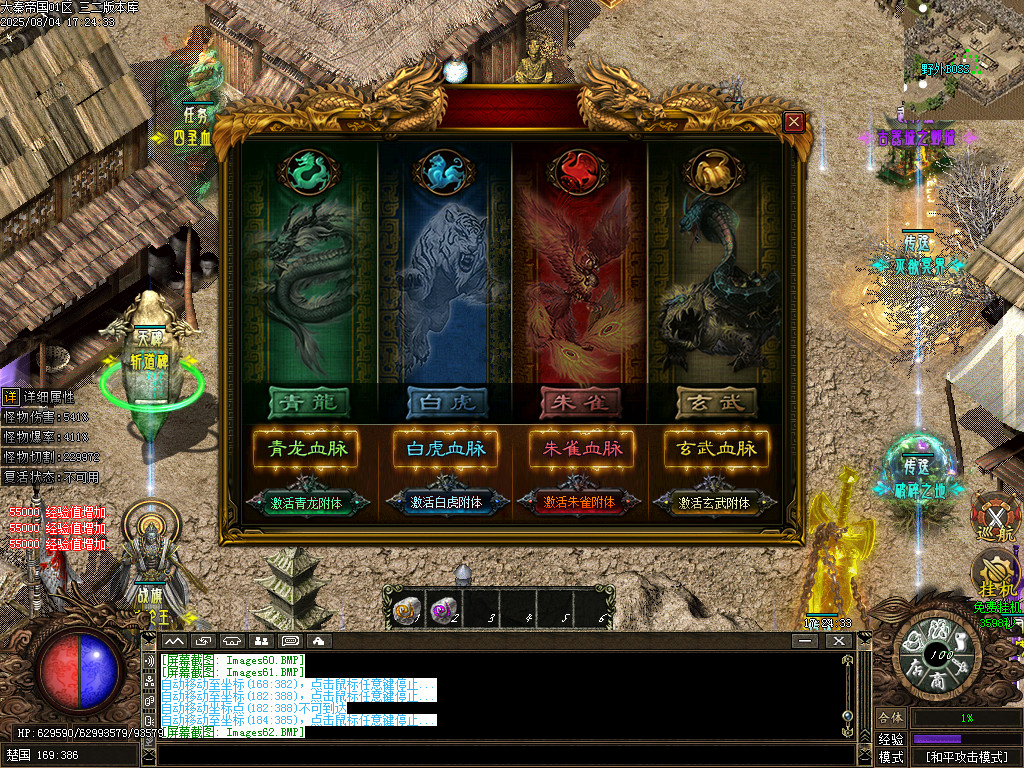Minimize the chat window
Screen dimensions: 1024x768
[x=806, y=640]
